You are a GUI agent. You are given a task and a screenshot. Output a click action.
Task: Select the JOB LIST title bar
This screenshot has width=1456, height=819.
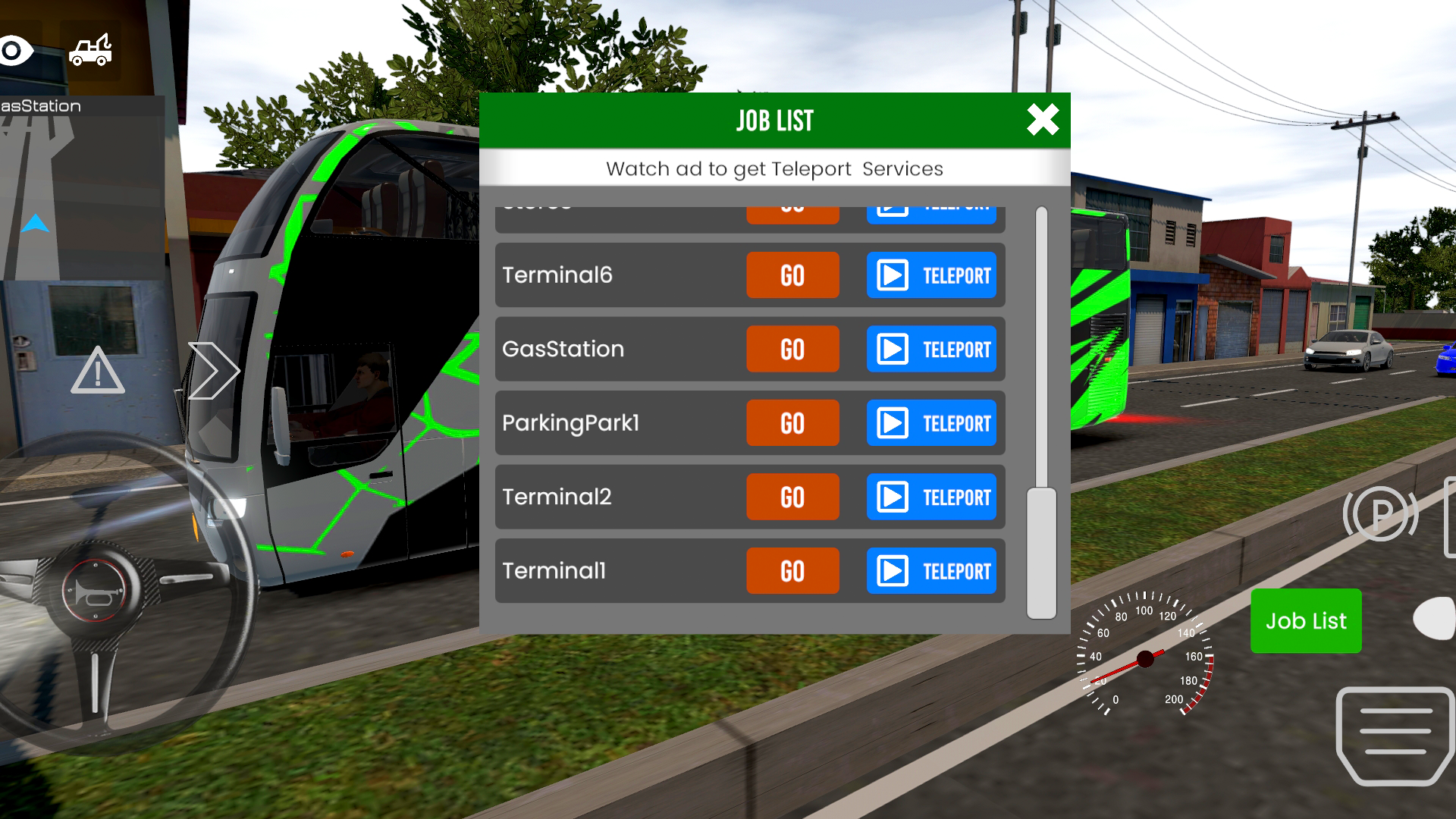tap(773, 119)
